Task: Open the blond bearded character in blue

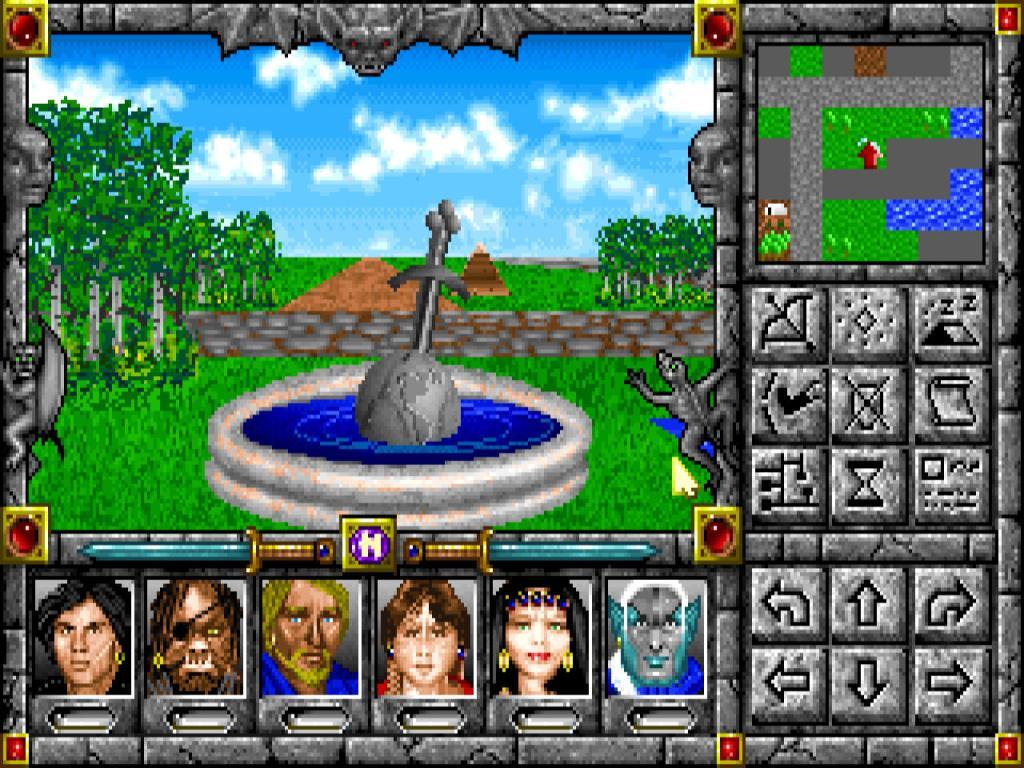Action: (x=310, y=638)
